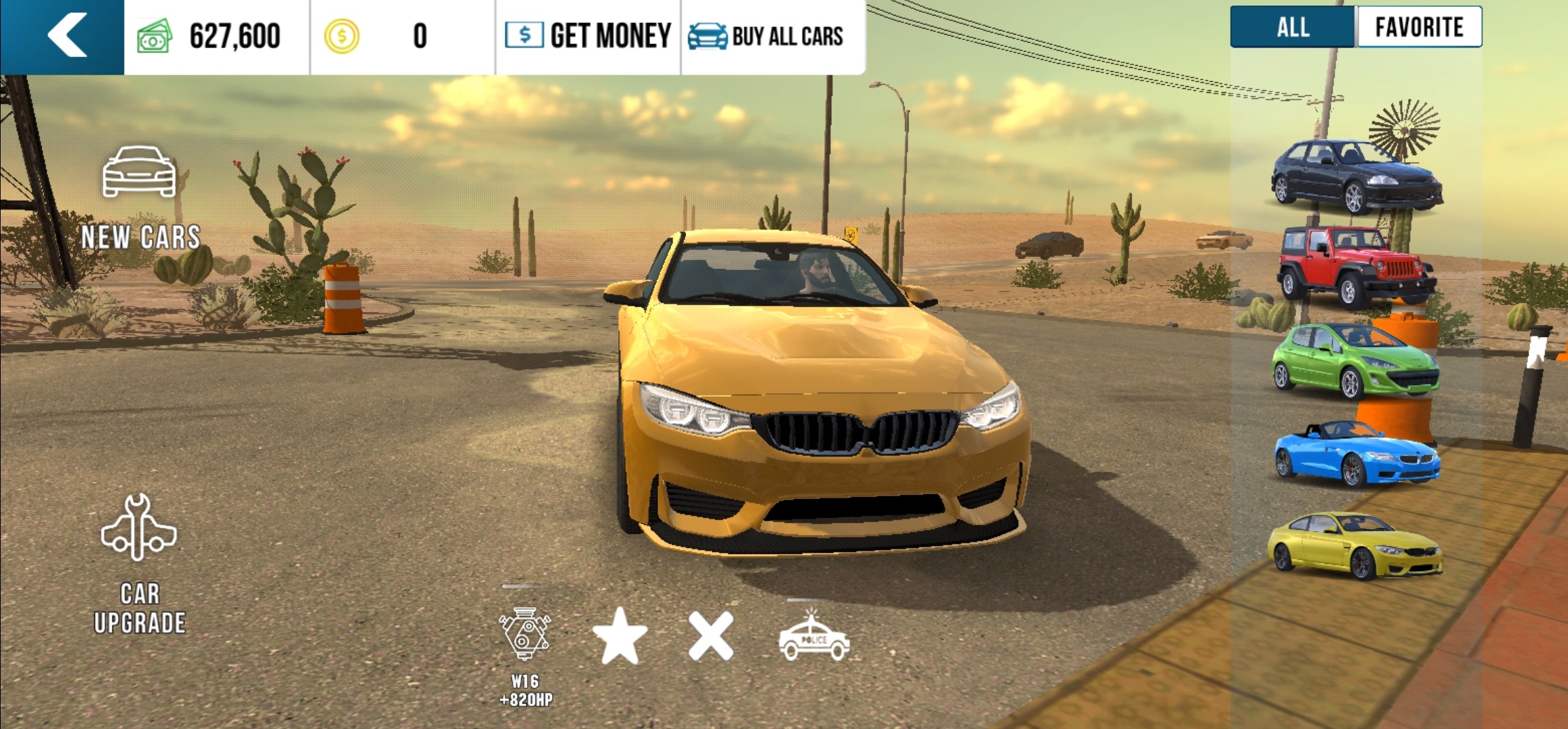Viewport: 1568px width, 729px height.
Task: Go back with the arrow button
Action: tap(66, 35)
